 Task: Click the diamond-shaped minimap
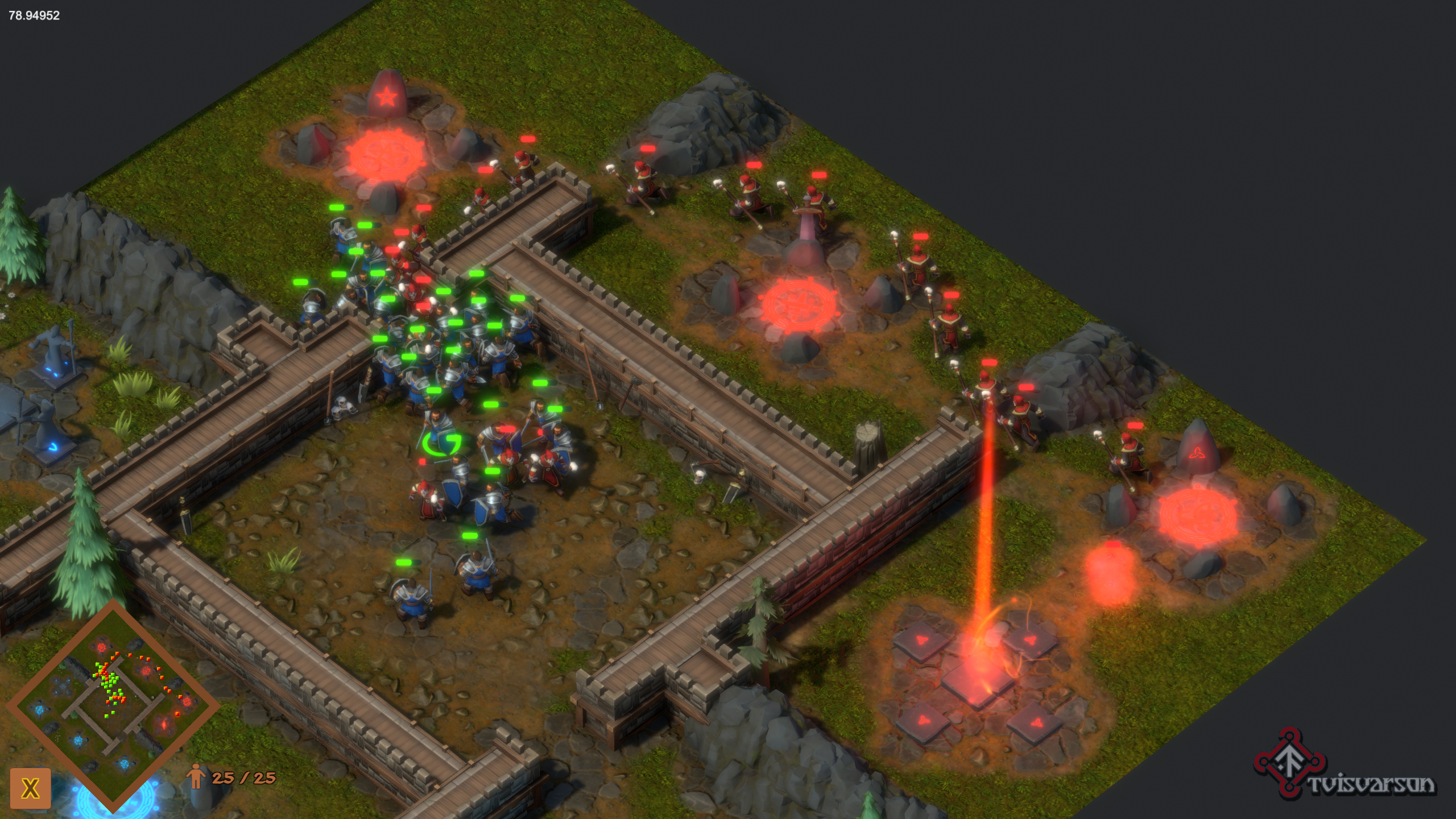(x=113, y=706)
